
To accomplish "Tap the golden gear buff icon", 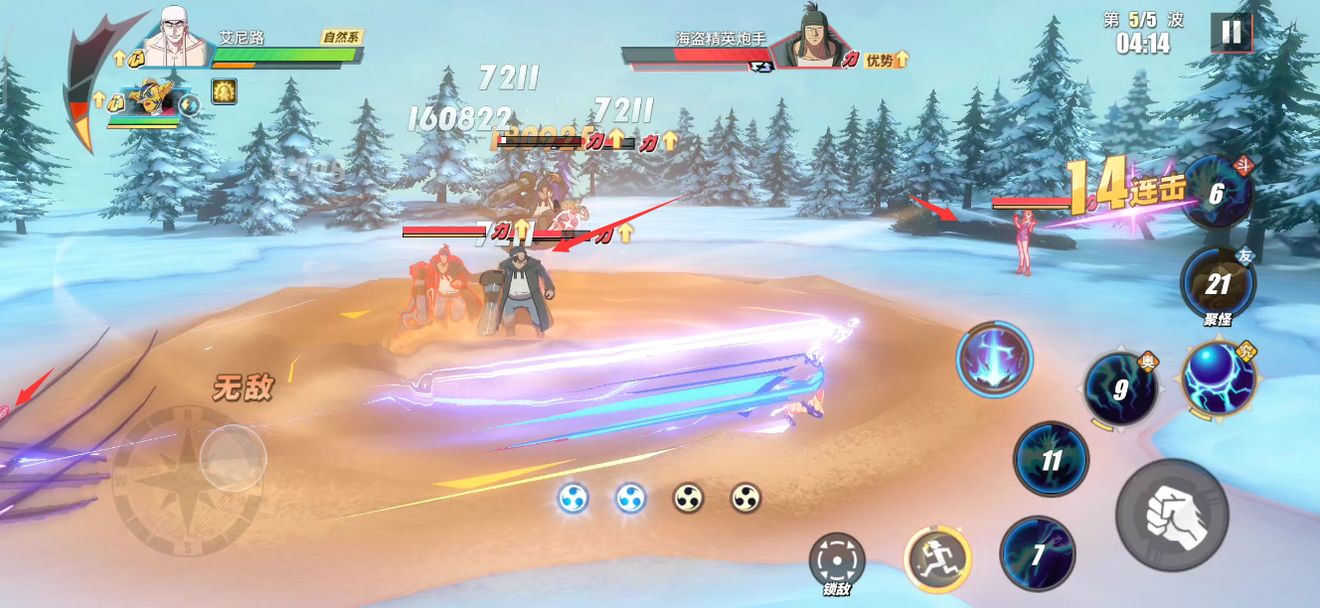I will [x=223, y=92].
